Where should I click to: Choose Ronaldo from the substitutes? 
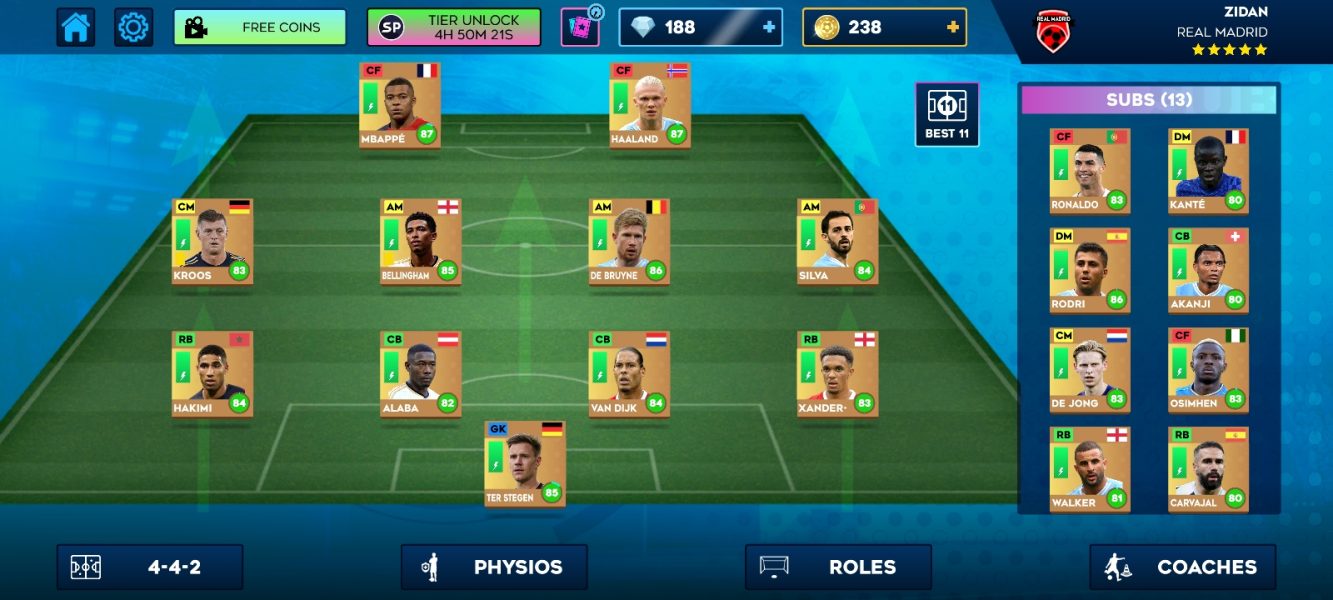click(1089, 170)
